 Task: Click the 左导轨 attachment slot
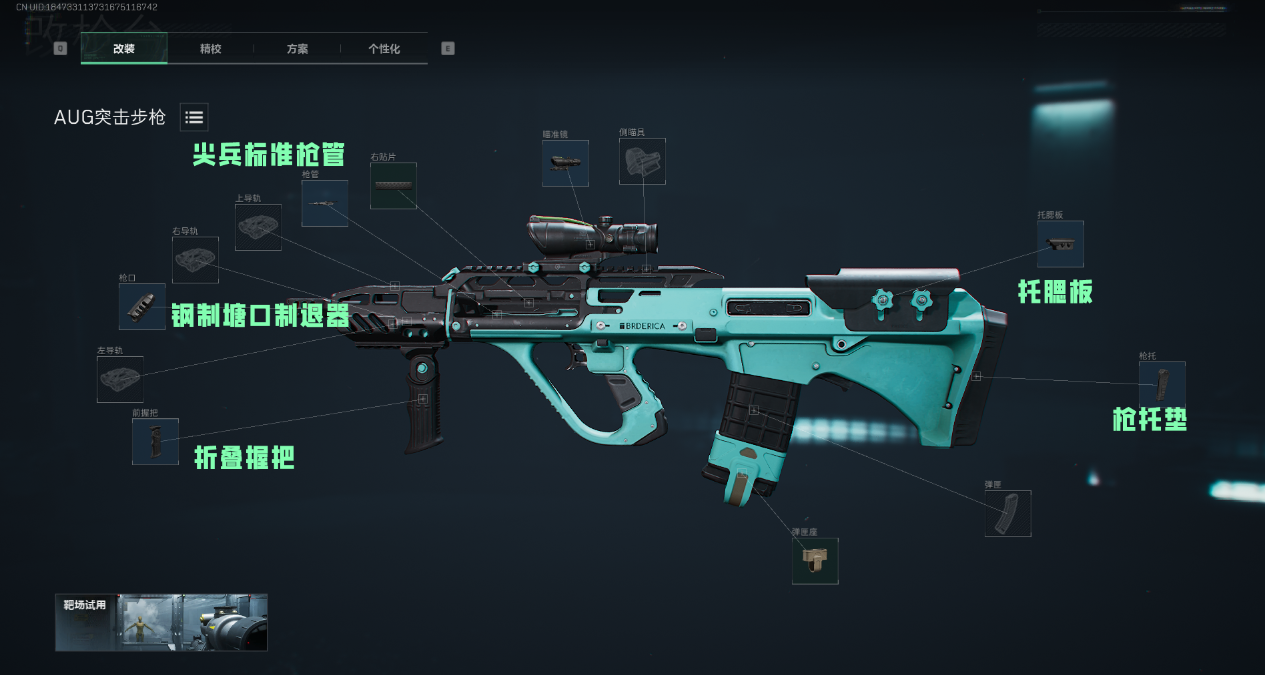[120, 379]
